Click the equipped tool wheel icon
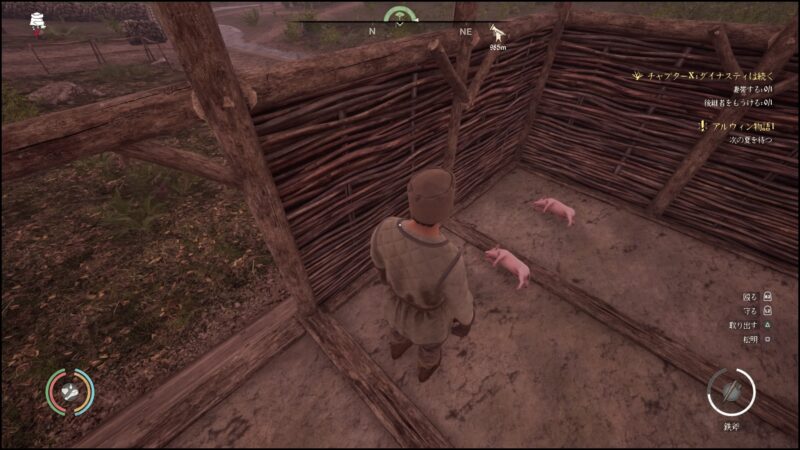 pos(730,391)
